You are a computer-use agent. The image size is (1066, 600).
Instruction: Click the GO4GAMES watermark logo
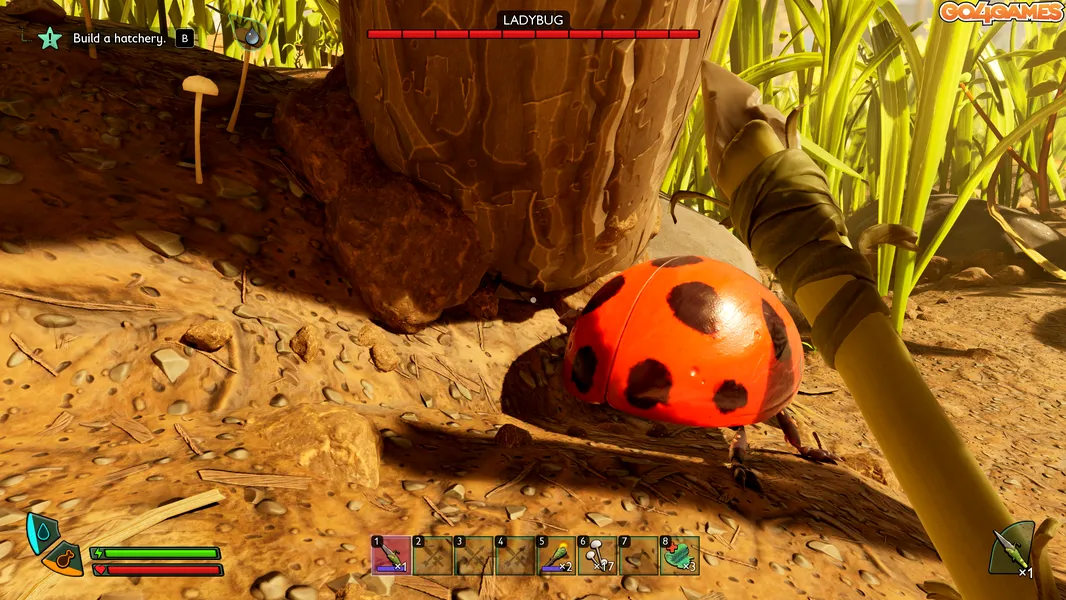(1000, 12)
